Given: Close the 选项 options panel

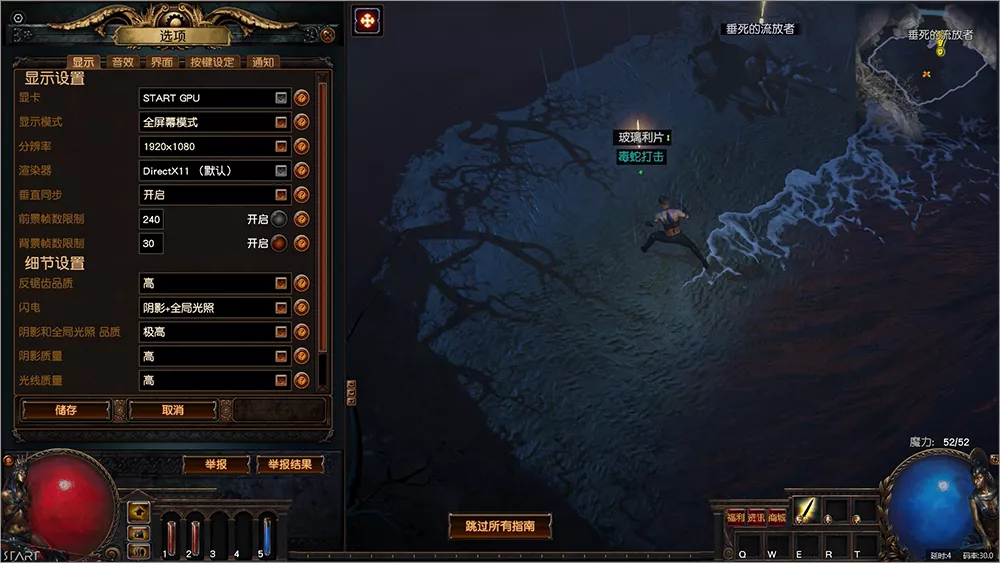Looking at the screenshot, I should click(x=329, y=36).
